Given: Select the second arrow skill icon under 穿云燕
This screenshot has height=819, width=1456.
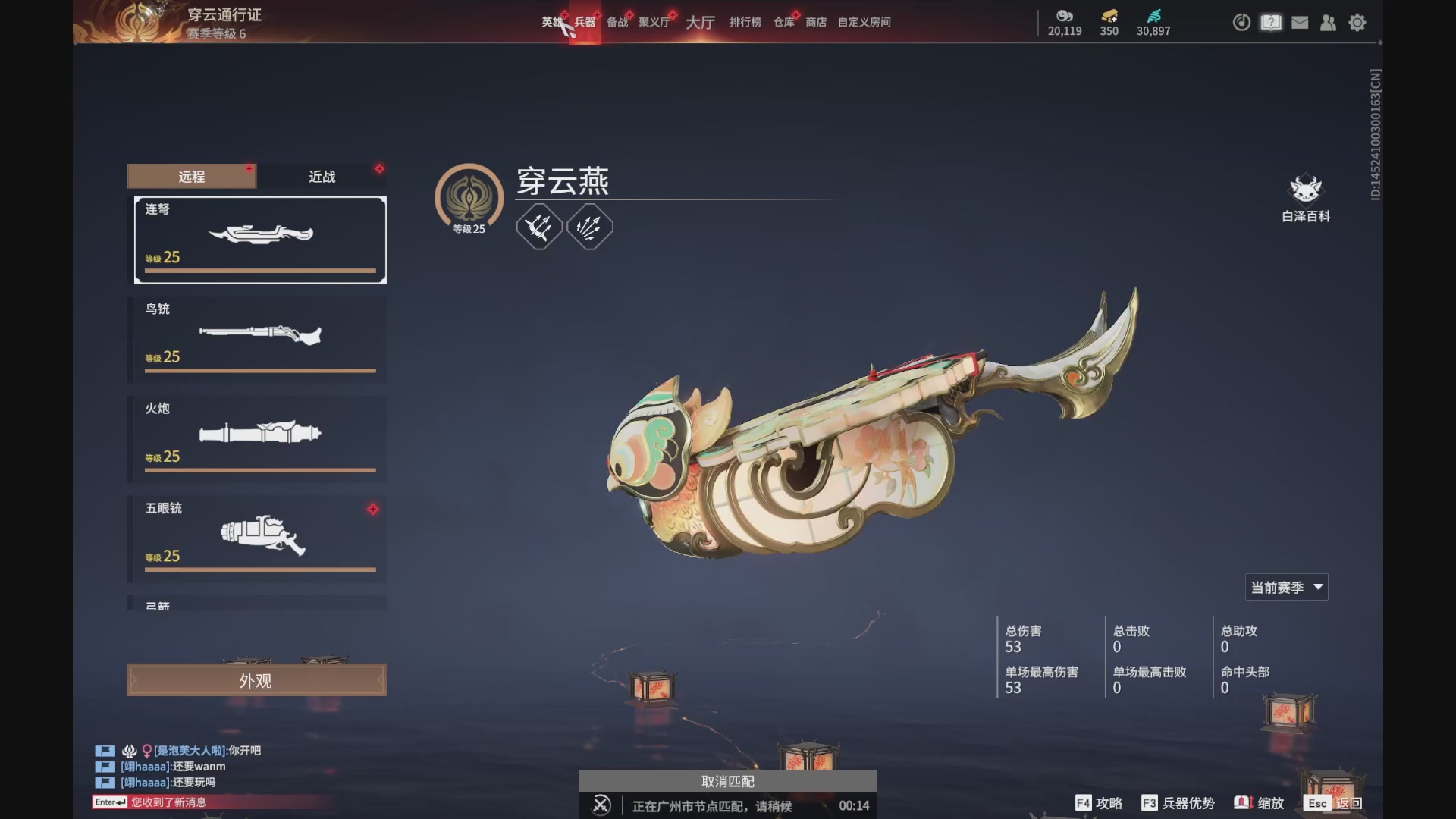Looking at the screenshot, I should [589, 226].
